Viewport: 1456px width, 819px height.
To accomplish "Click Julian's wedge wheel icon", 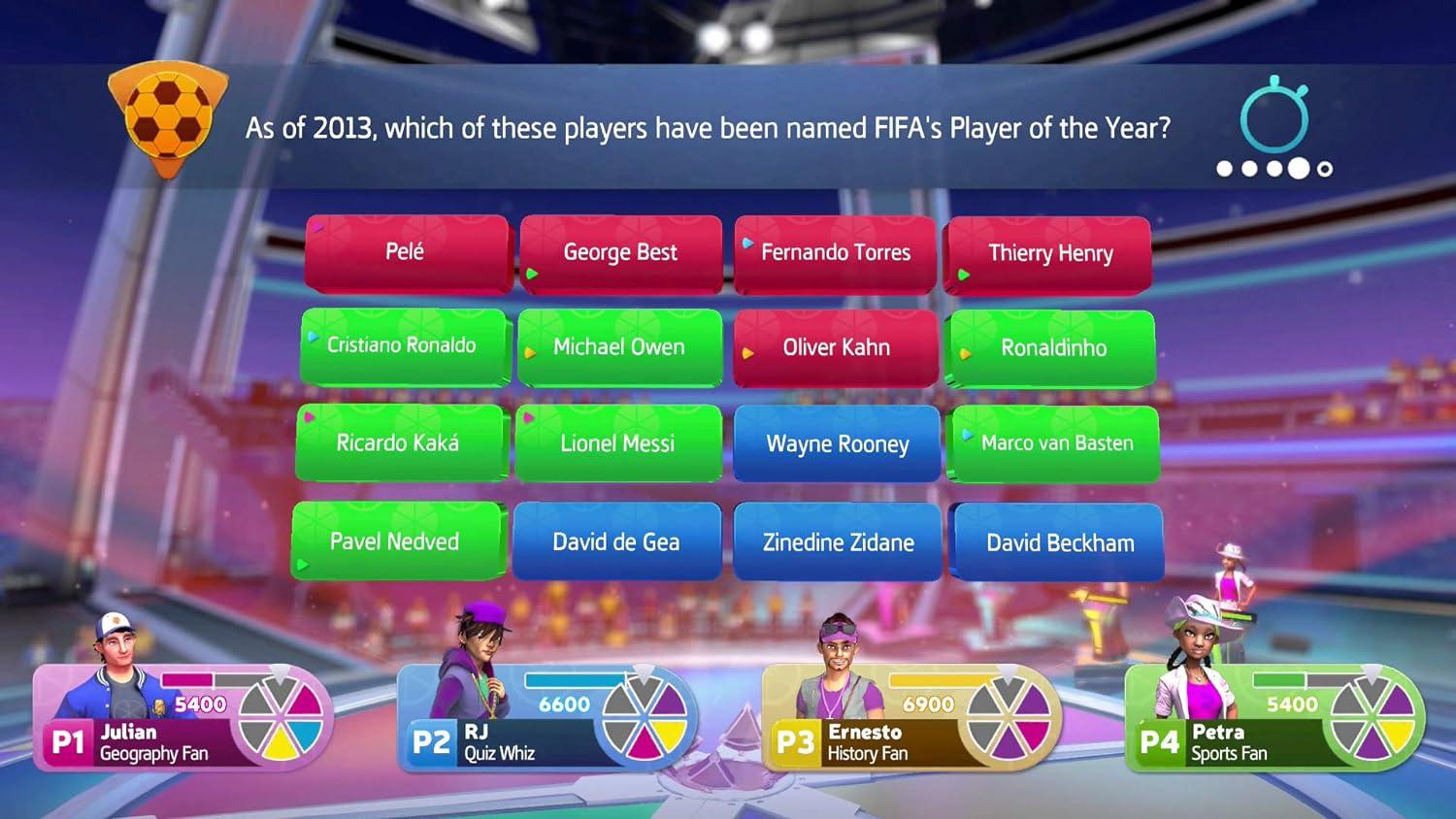I will (279, 718).
